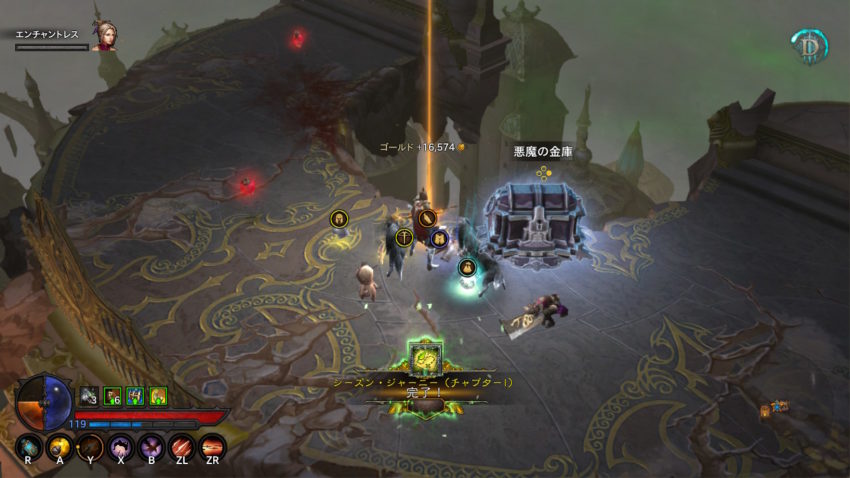Activate the golden bomb skill

point(58,447)
